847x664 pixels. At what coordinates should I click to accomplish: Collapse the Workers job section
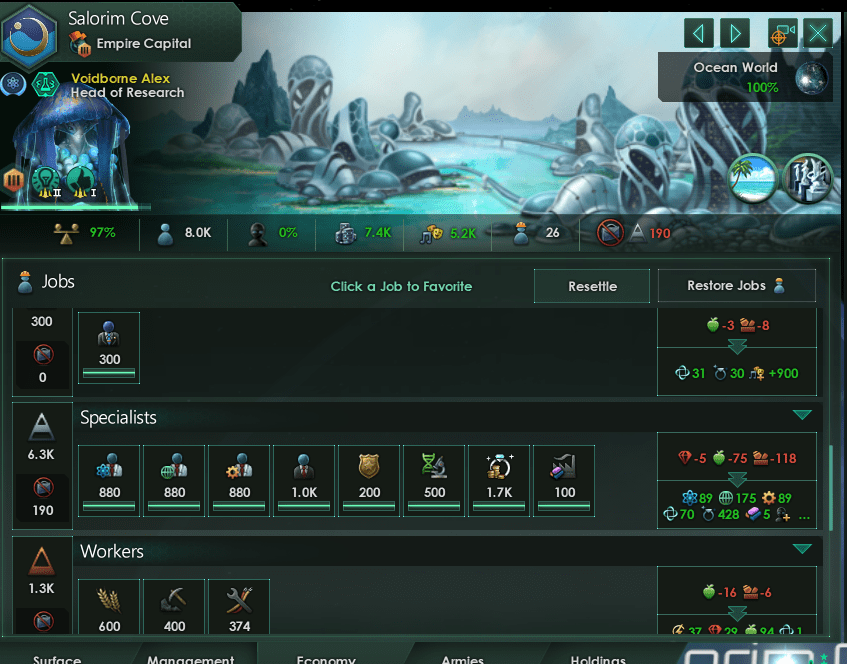click(801, 549)
